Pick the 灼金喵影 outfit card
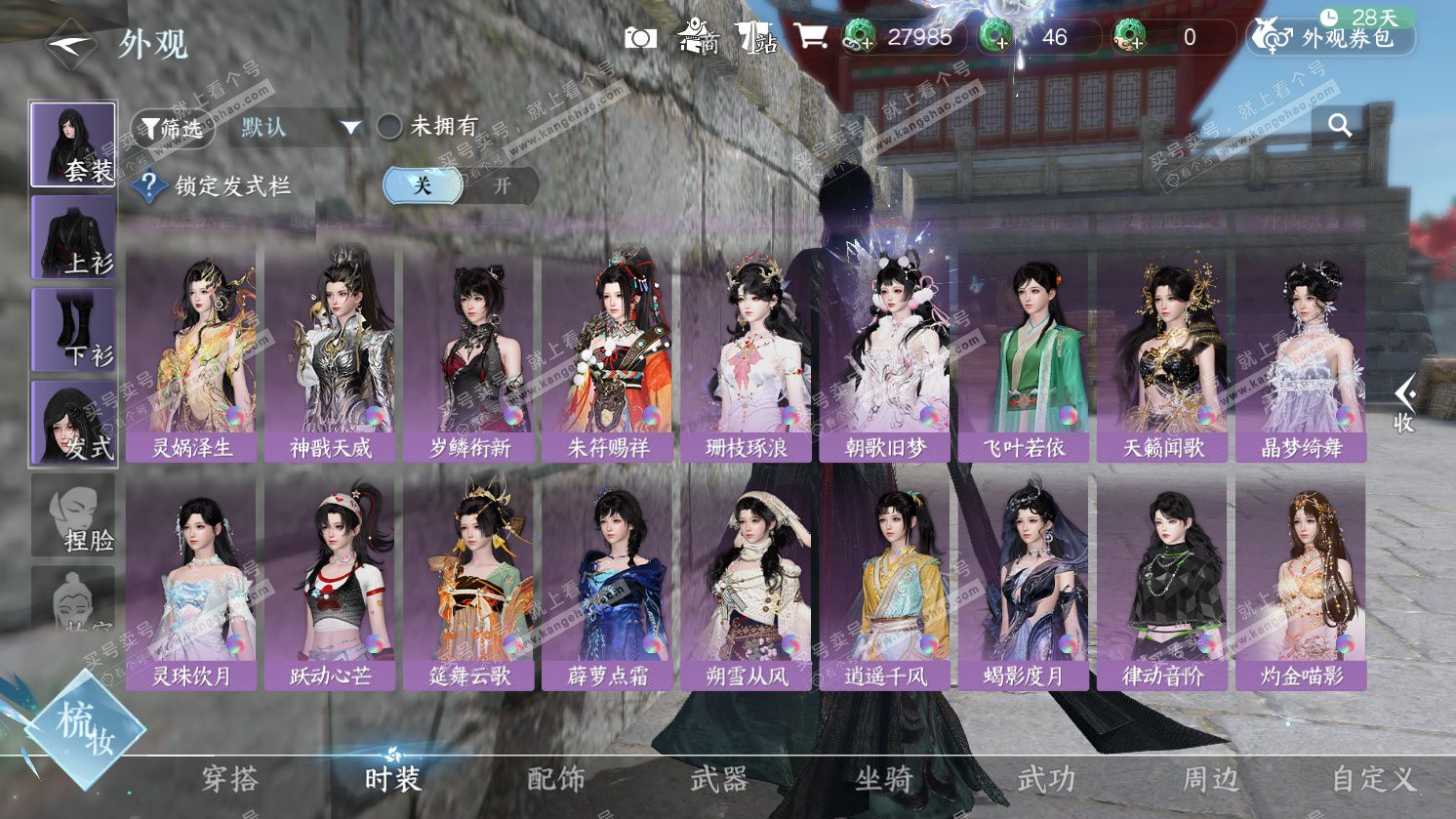 click(x=1300, y=583)
